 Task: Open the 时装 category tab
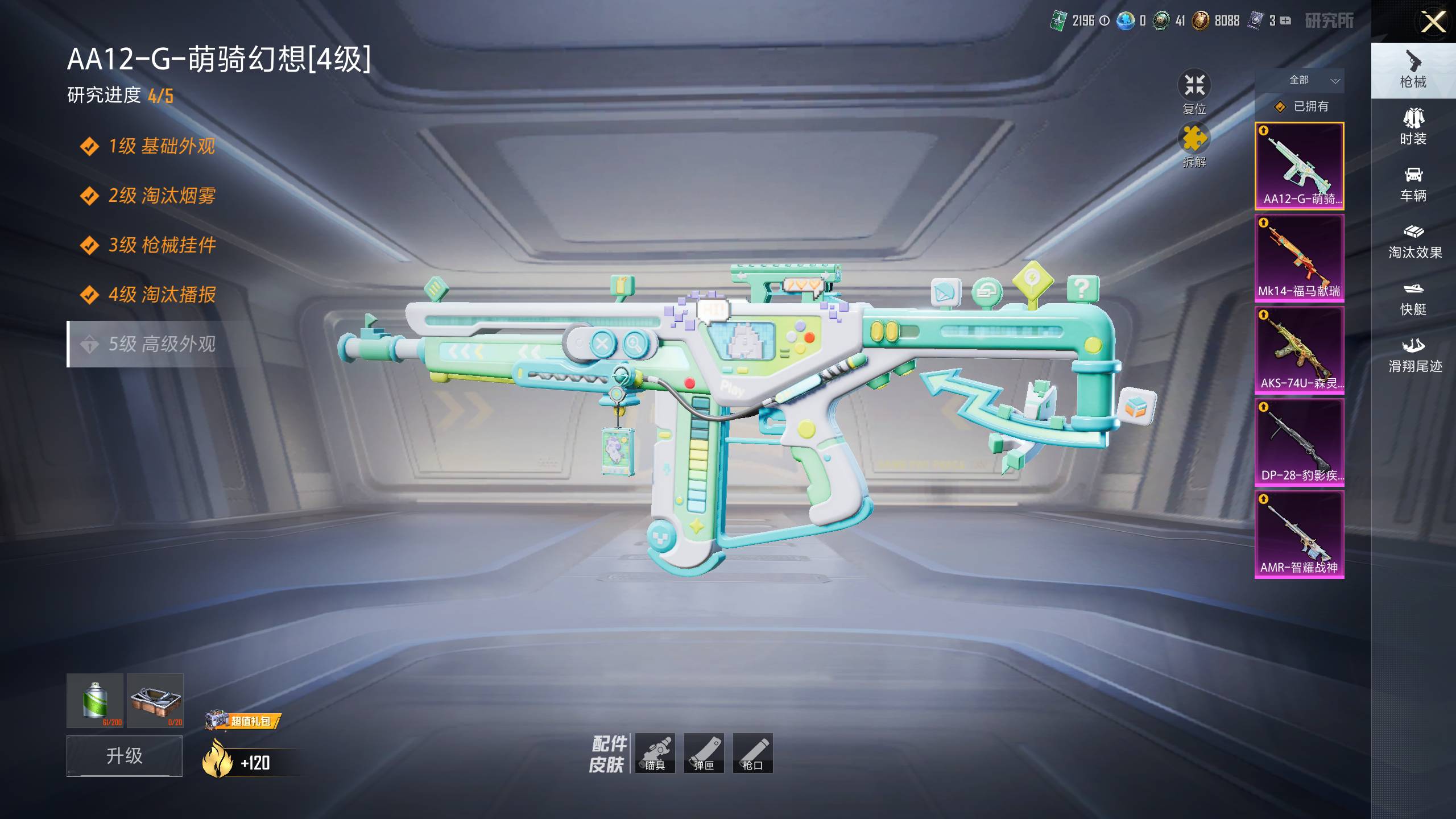point(1413,127)
